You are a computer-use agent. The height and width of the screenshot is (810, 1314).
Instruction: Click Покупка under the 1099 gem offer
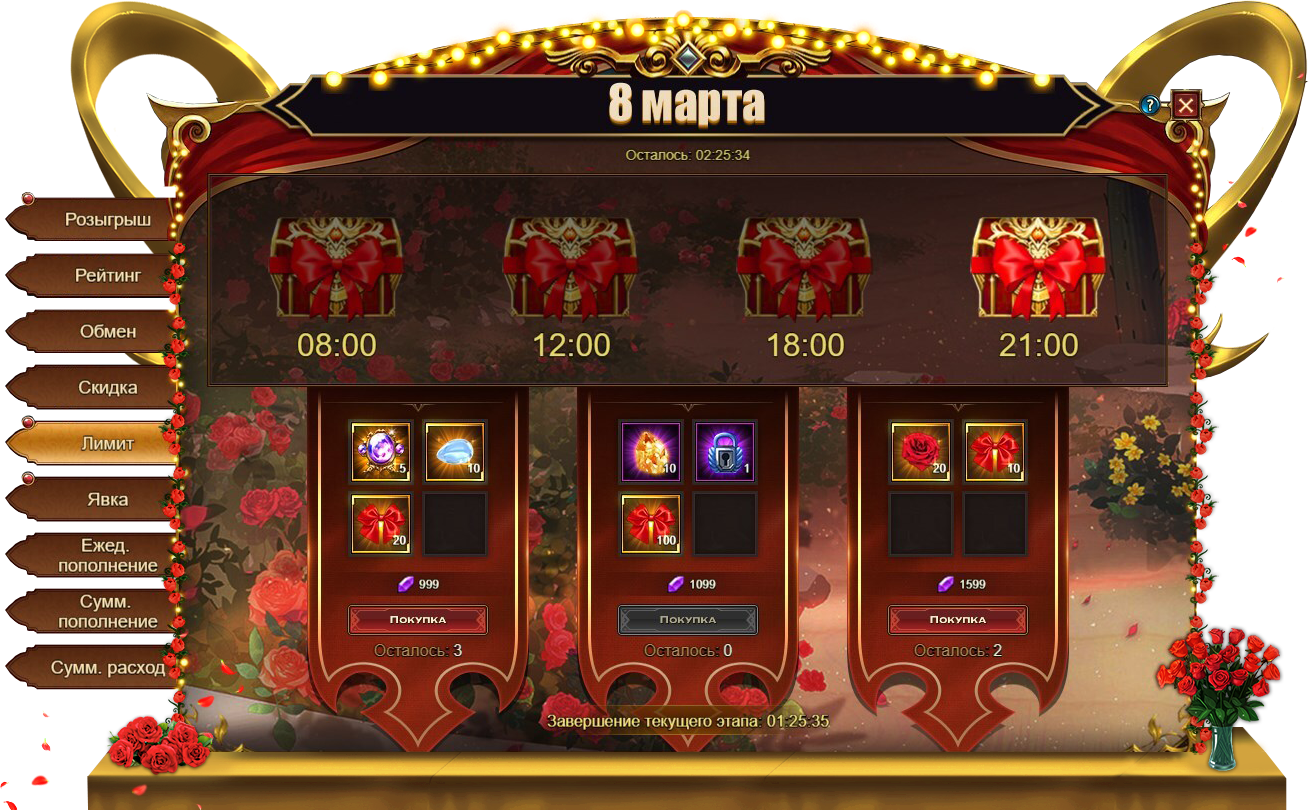[687, 620]
